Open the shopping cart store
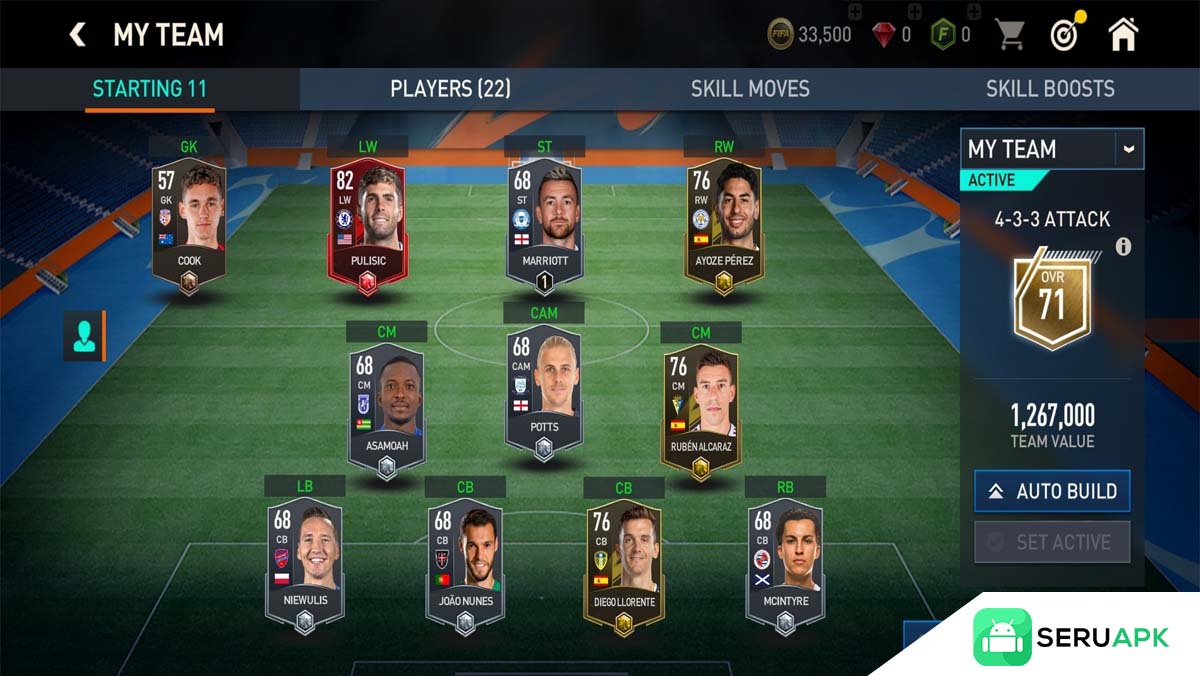Screen dimensions: 1200x676 (1010, 35)
